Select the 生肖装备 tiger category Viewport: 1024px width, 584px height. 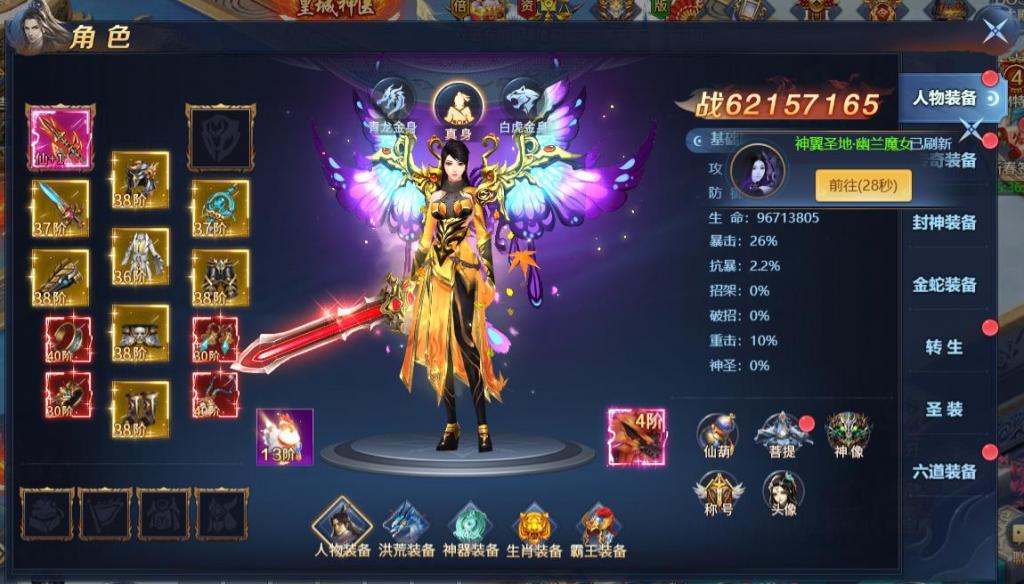point(533,527)
